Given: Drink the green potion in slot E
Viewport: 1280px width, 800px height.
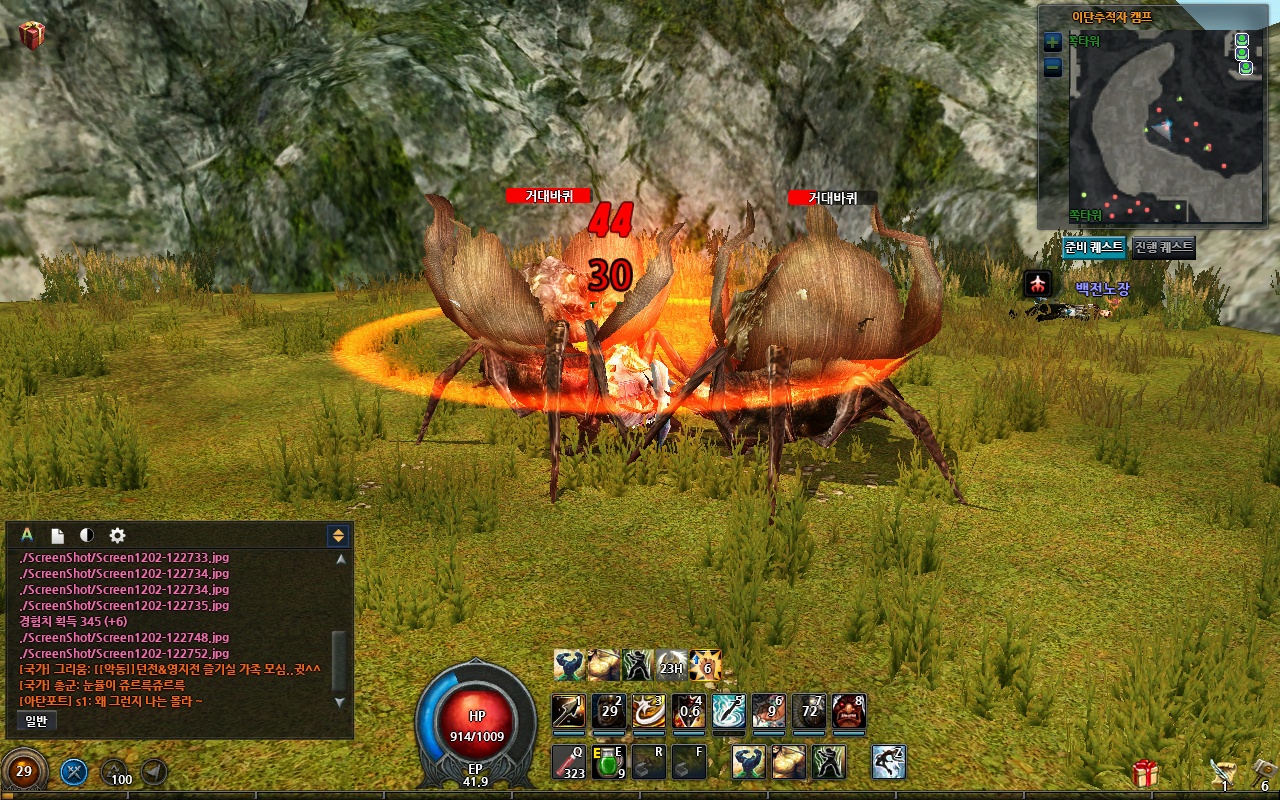Looking at the screenshot, I should tap(609, 762).
